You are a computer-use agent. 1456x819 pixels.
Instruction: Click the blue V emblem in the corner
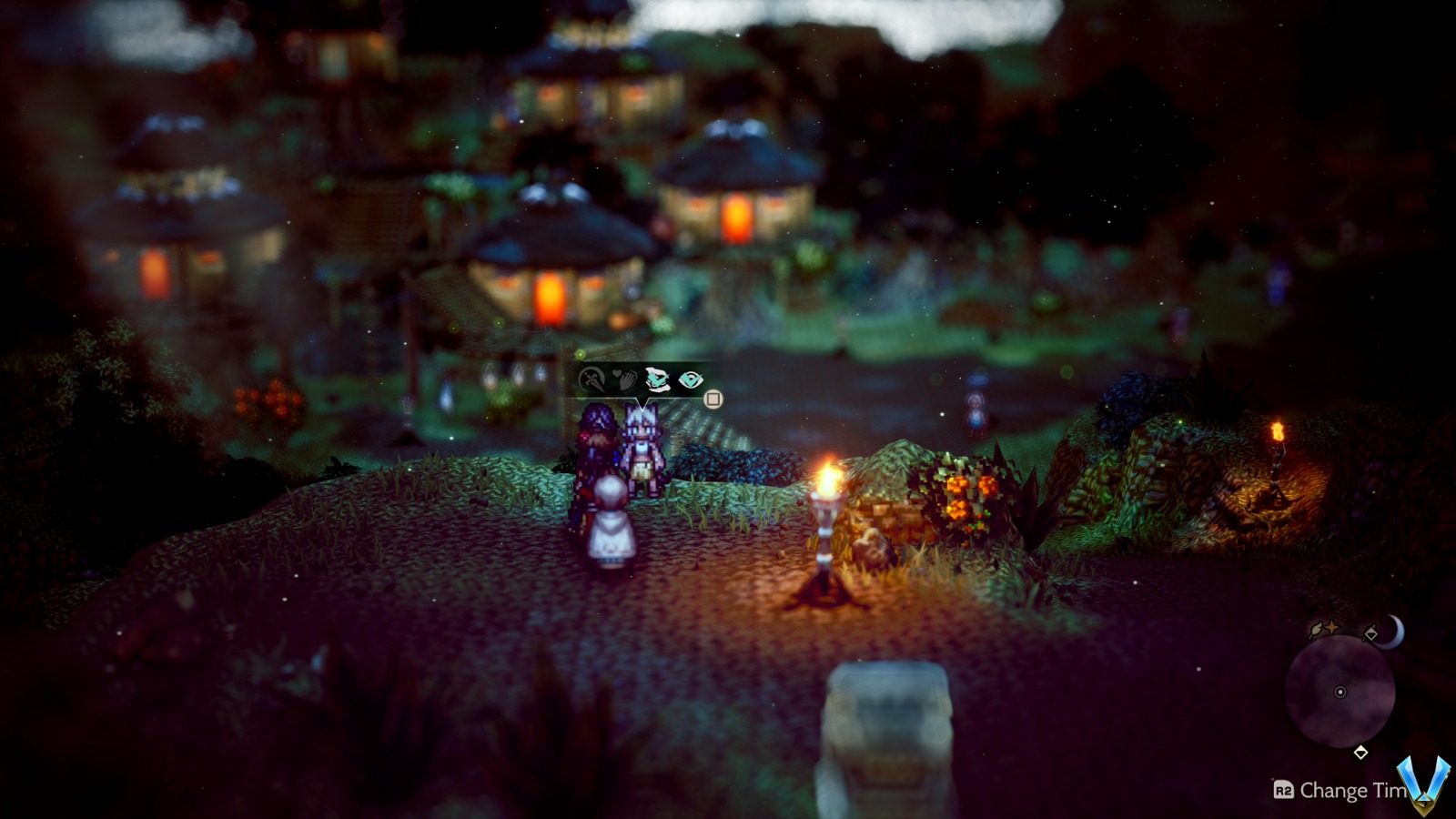(1422, 784)
